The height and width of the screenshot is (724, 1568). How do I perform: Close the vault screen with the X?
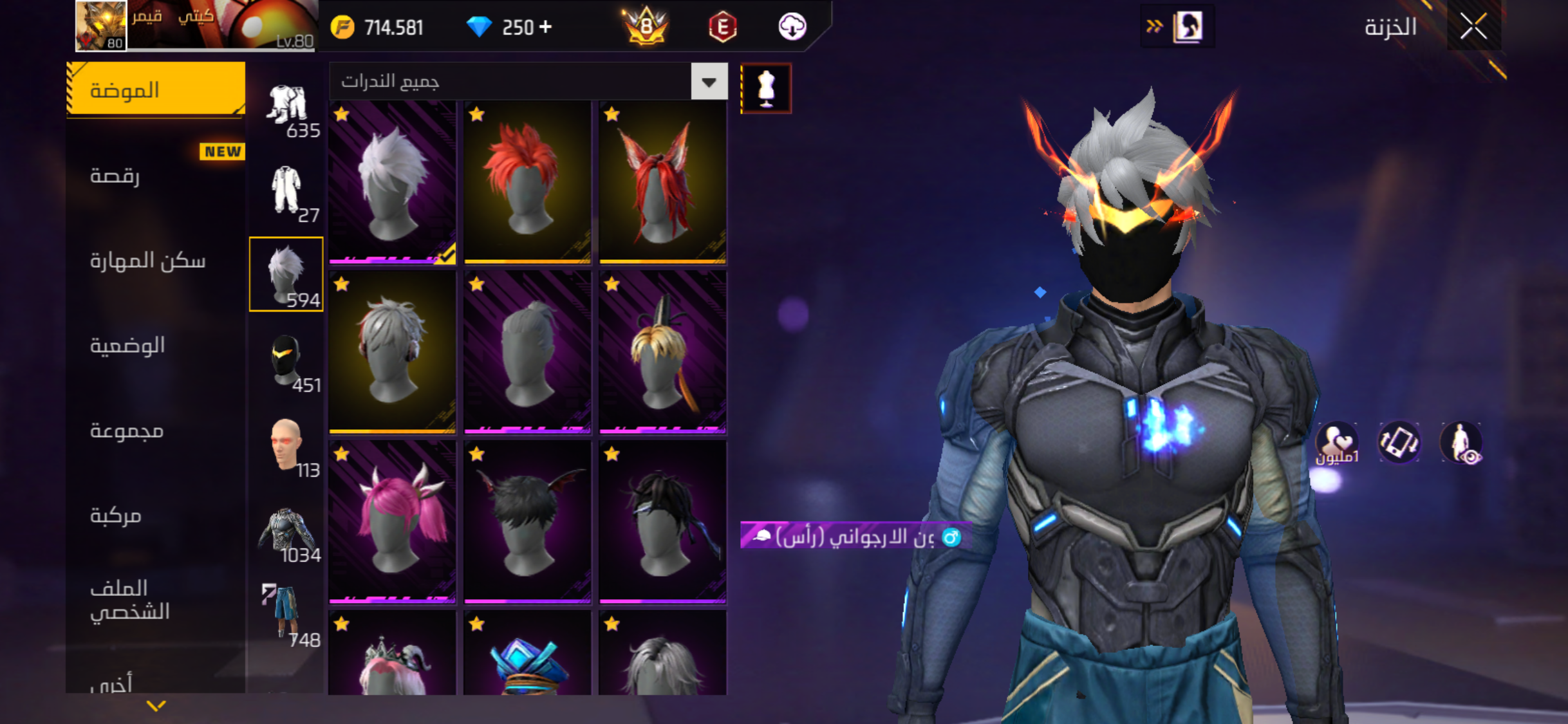(x=1473, y=27)
